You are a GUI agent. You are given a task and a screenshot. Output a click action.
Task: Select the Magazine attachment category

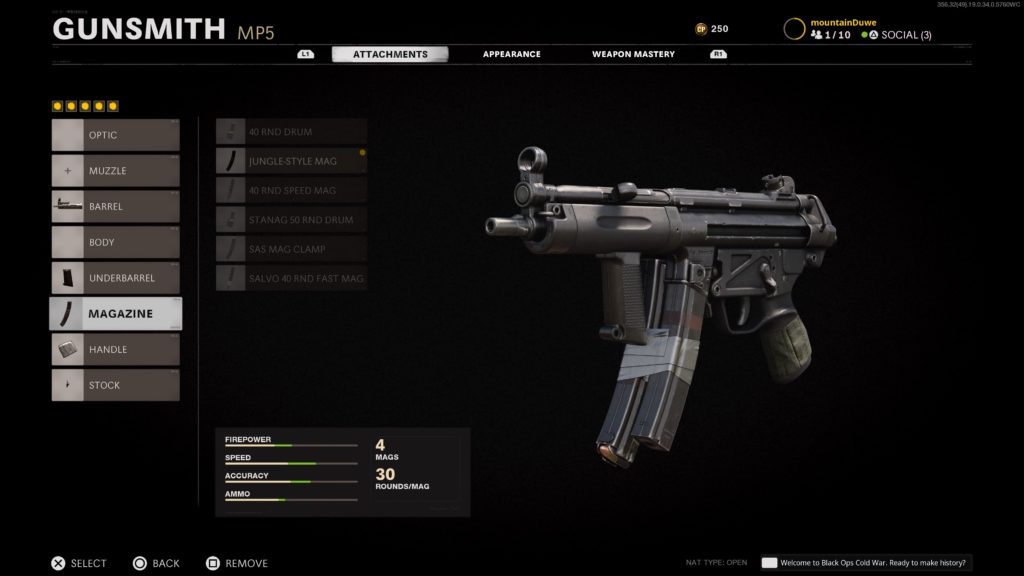[x=116, y=314]
